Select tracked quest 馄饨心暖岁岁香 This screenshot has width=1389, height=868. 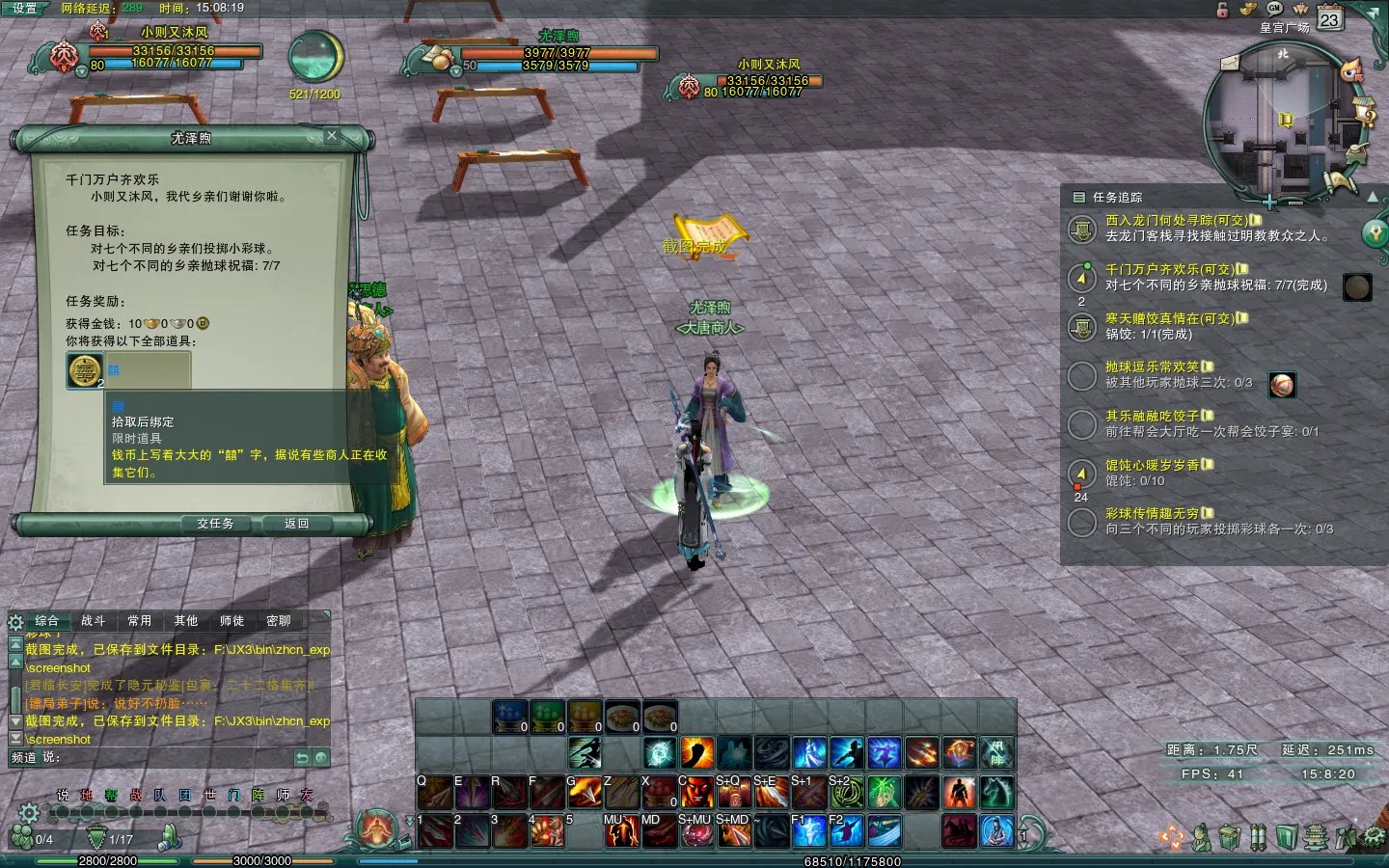1152,465
